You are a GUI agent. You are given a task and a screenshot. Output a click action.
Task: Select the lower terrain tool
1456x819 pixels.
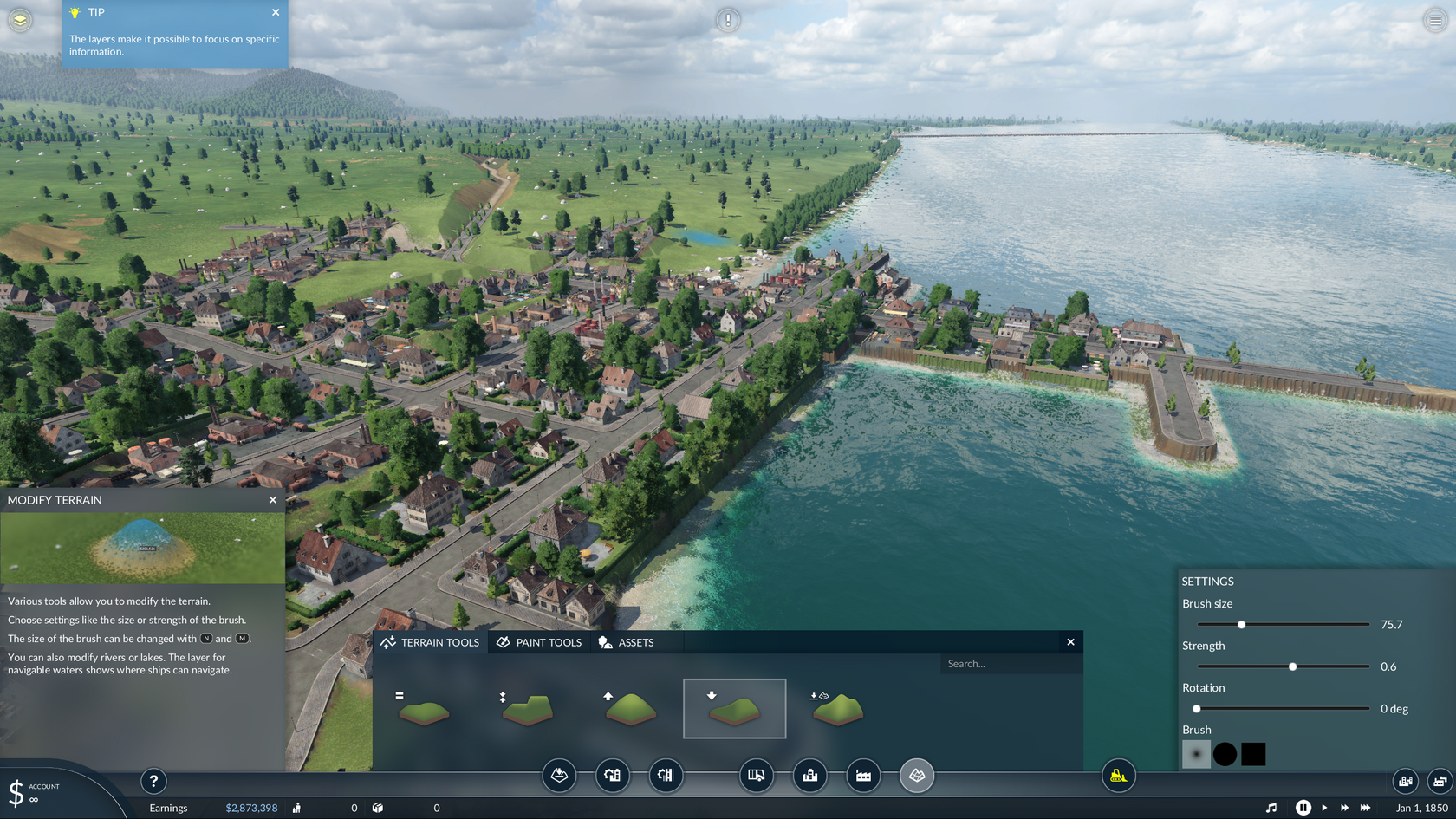click(x=734, y=709)
